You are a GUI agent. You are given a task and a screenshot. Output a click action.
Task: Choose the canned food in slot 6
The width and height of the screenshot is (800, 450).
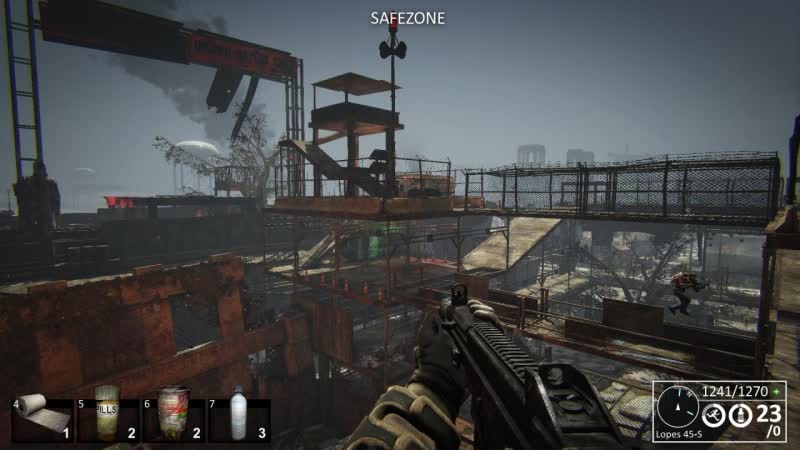172,414
